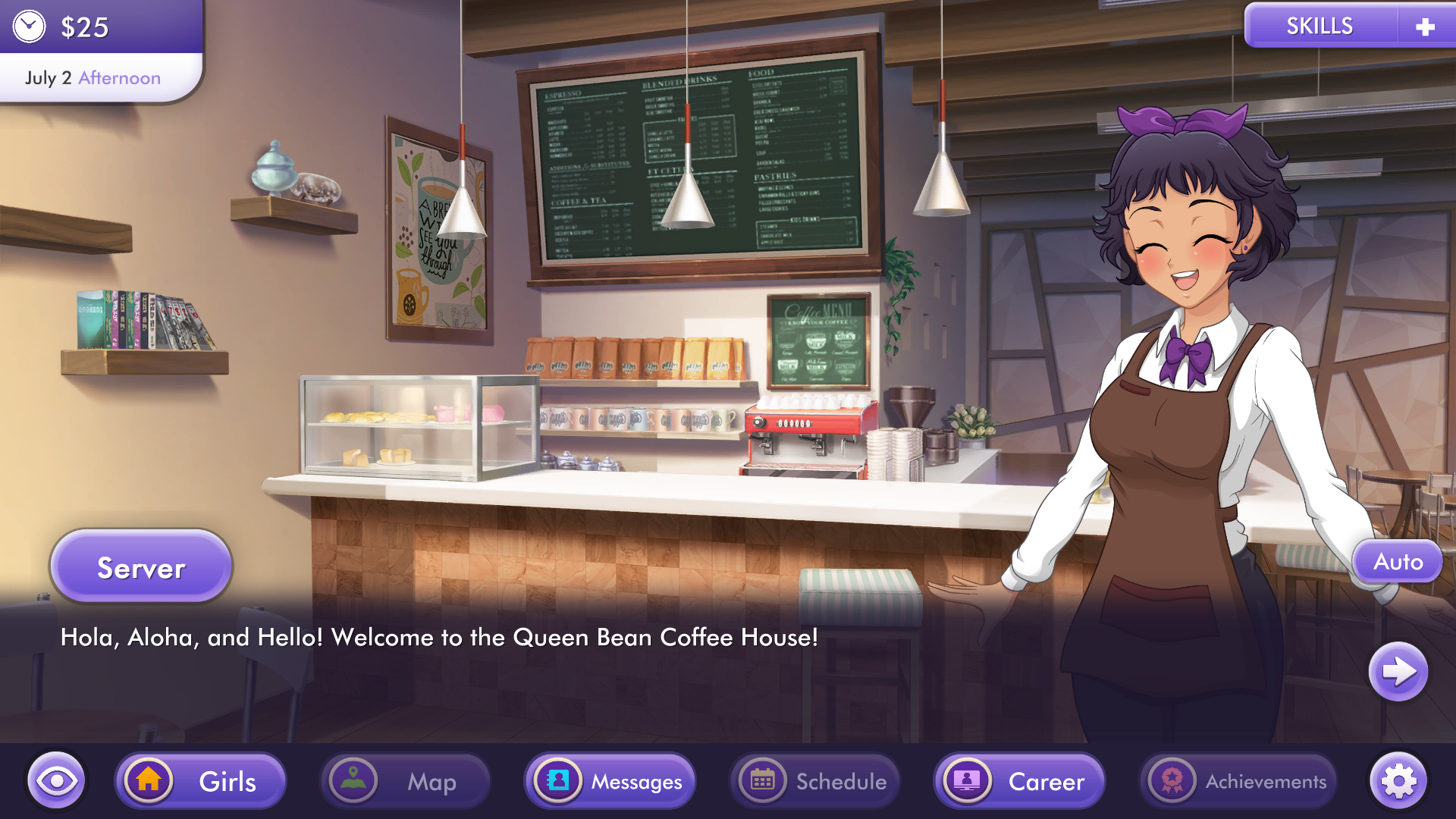Open settings via the gear icon

(1398, 781)
